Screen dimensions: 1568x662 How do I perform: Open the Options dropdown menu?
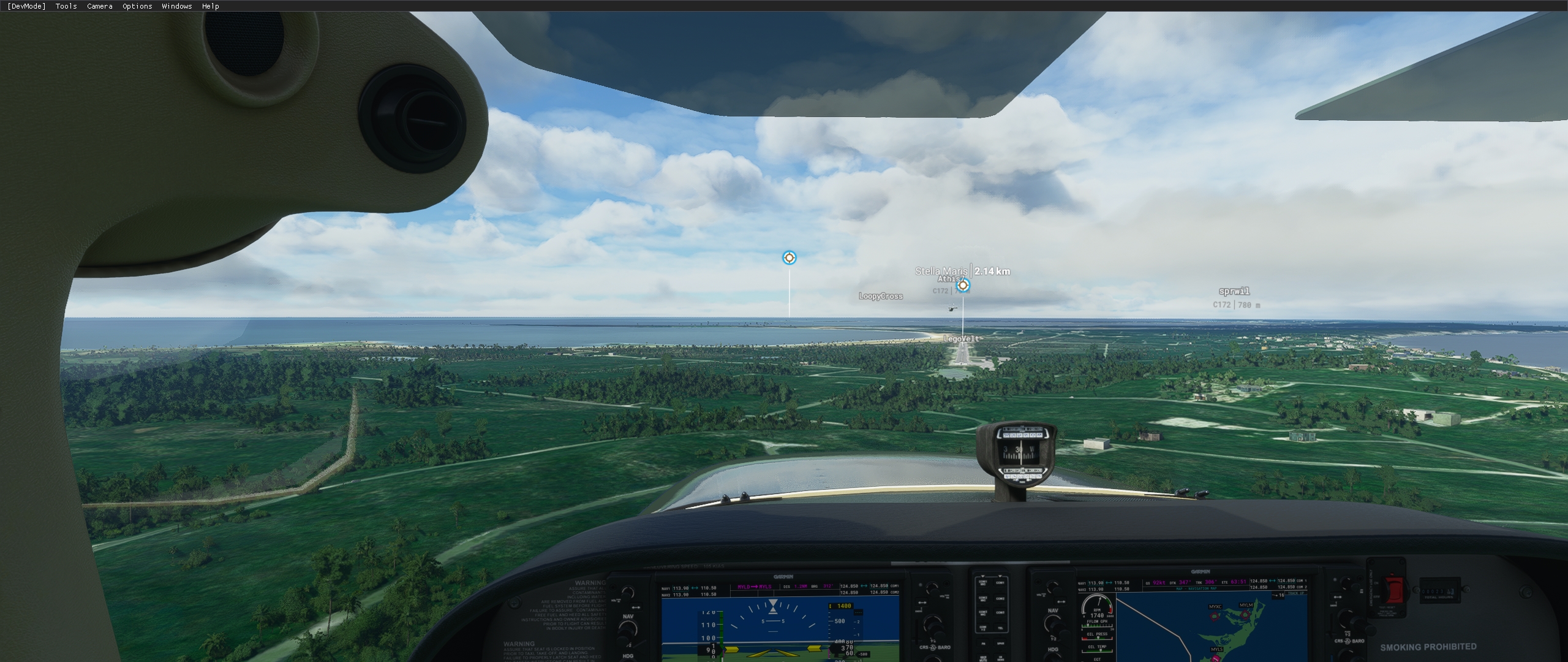tap(136, 6)
